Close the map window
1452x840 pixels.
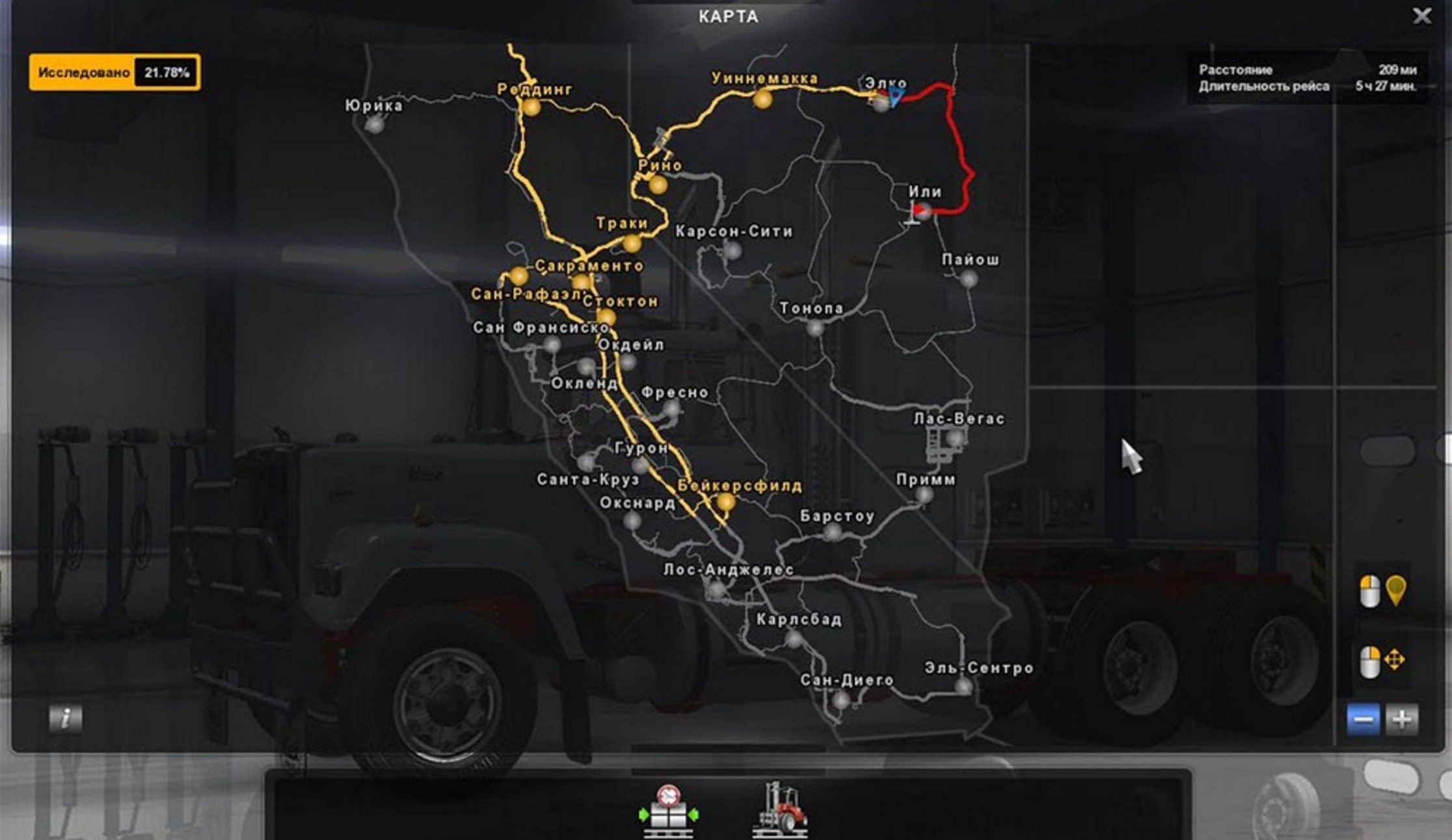point(1422,16)
